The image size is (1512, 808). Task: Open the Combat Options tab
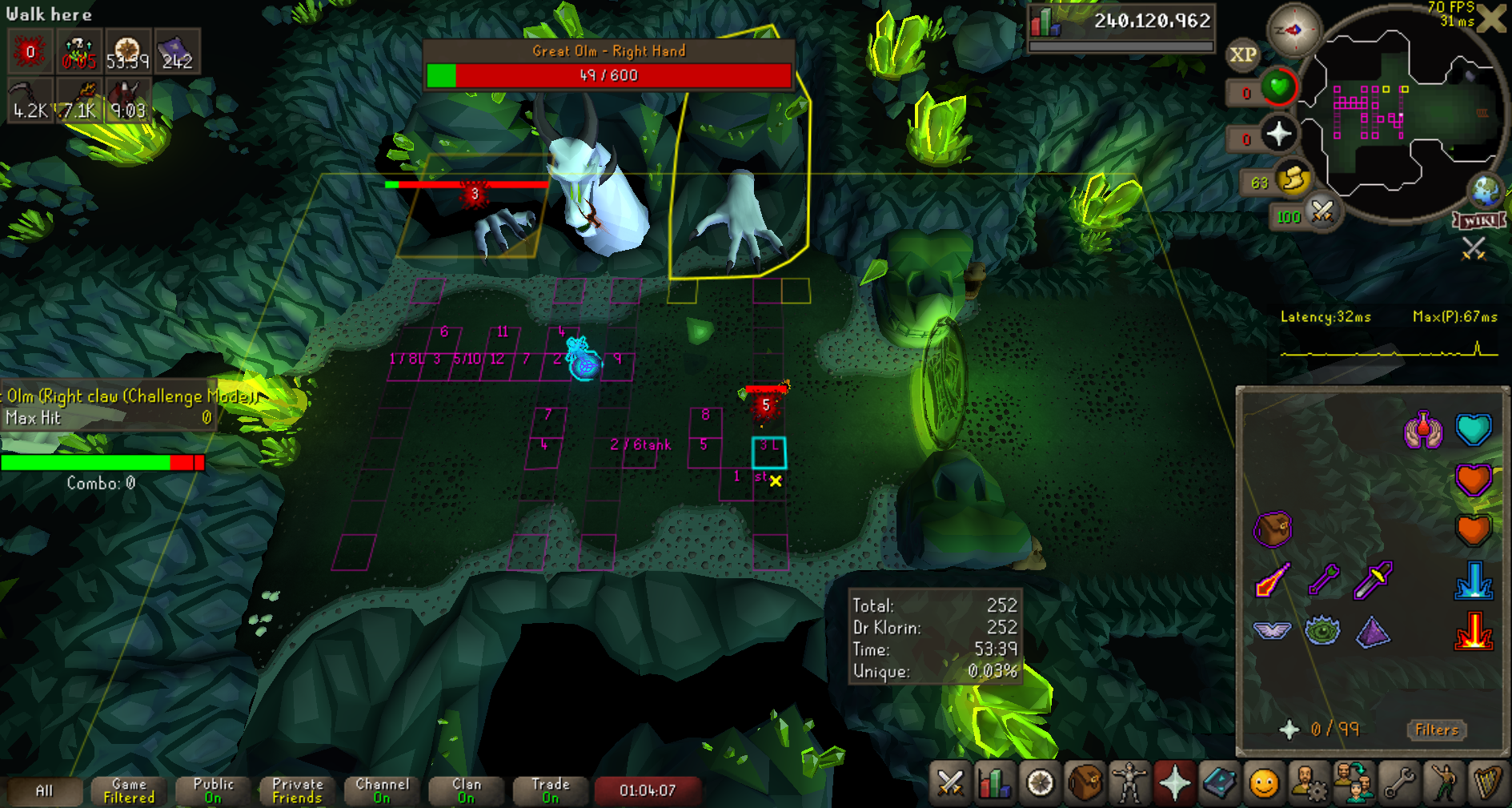[950, 782]
